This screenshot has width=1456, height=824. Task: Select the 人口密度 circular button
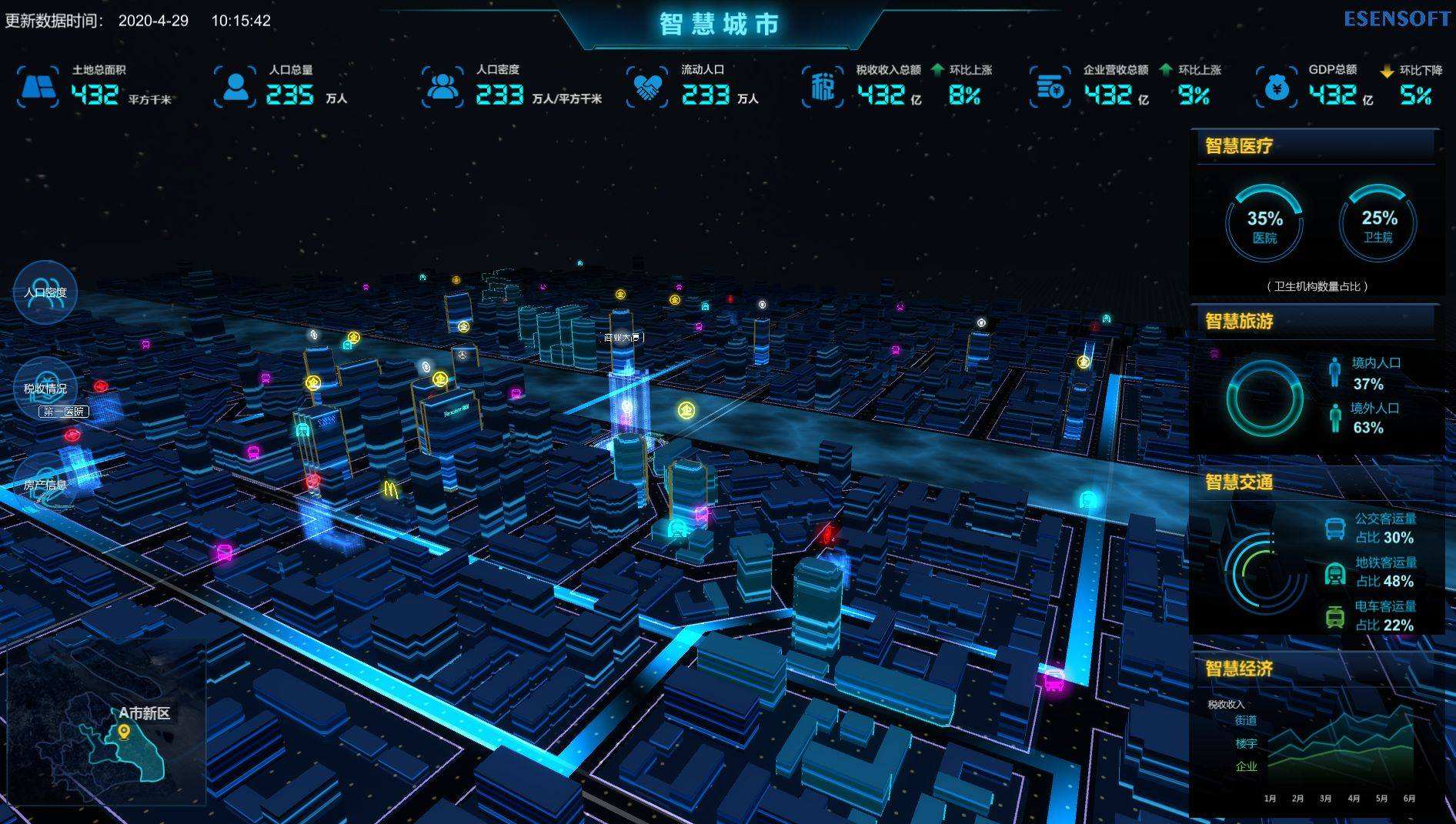pos(45,292)
